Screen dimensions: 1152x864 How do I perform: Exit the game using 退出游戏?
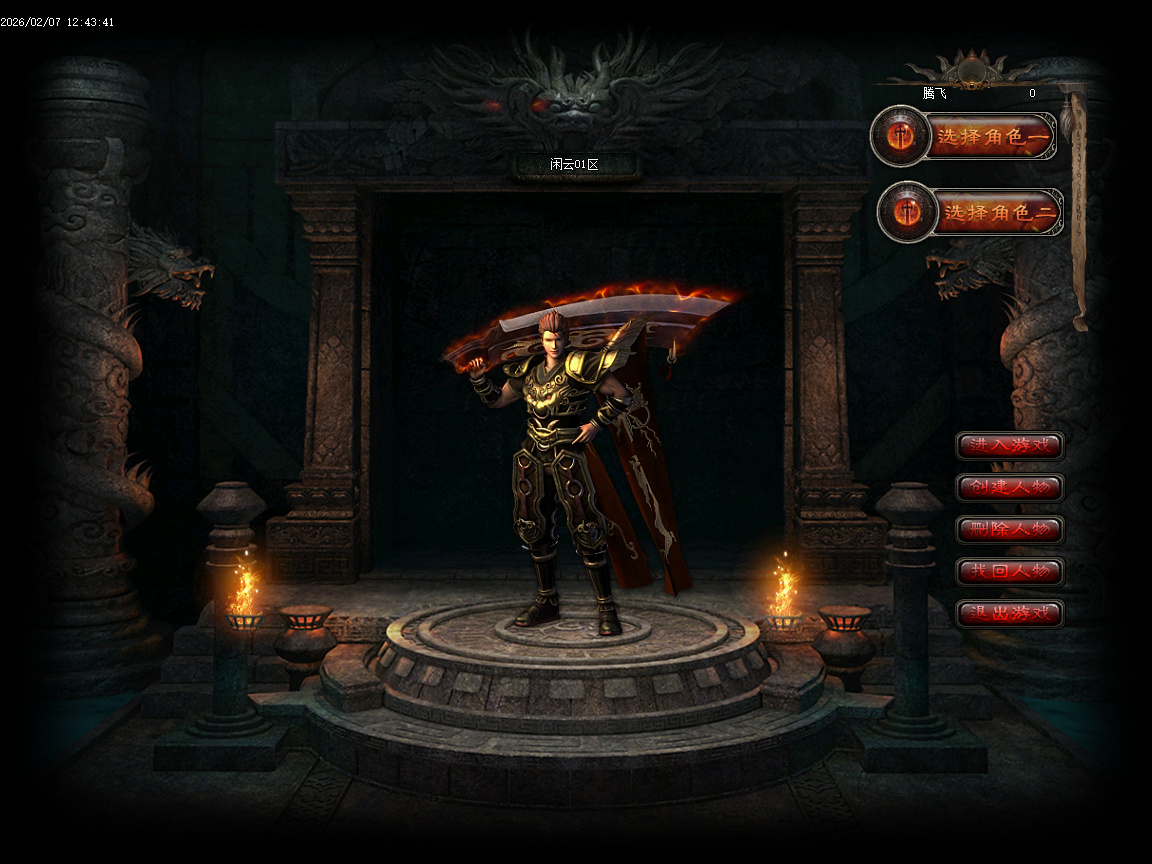click(x=1009, y=613)
